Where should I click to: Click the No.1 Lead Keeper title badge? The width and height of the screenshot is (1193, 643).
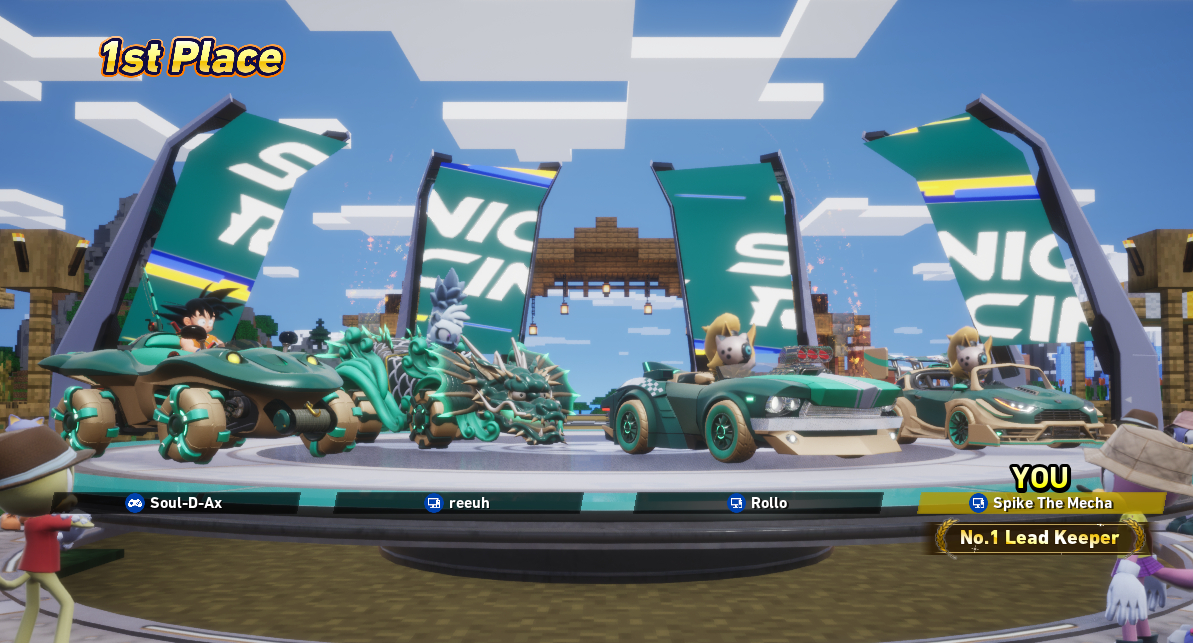pyautogui.click(x=1039, y=538)
